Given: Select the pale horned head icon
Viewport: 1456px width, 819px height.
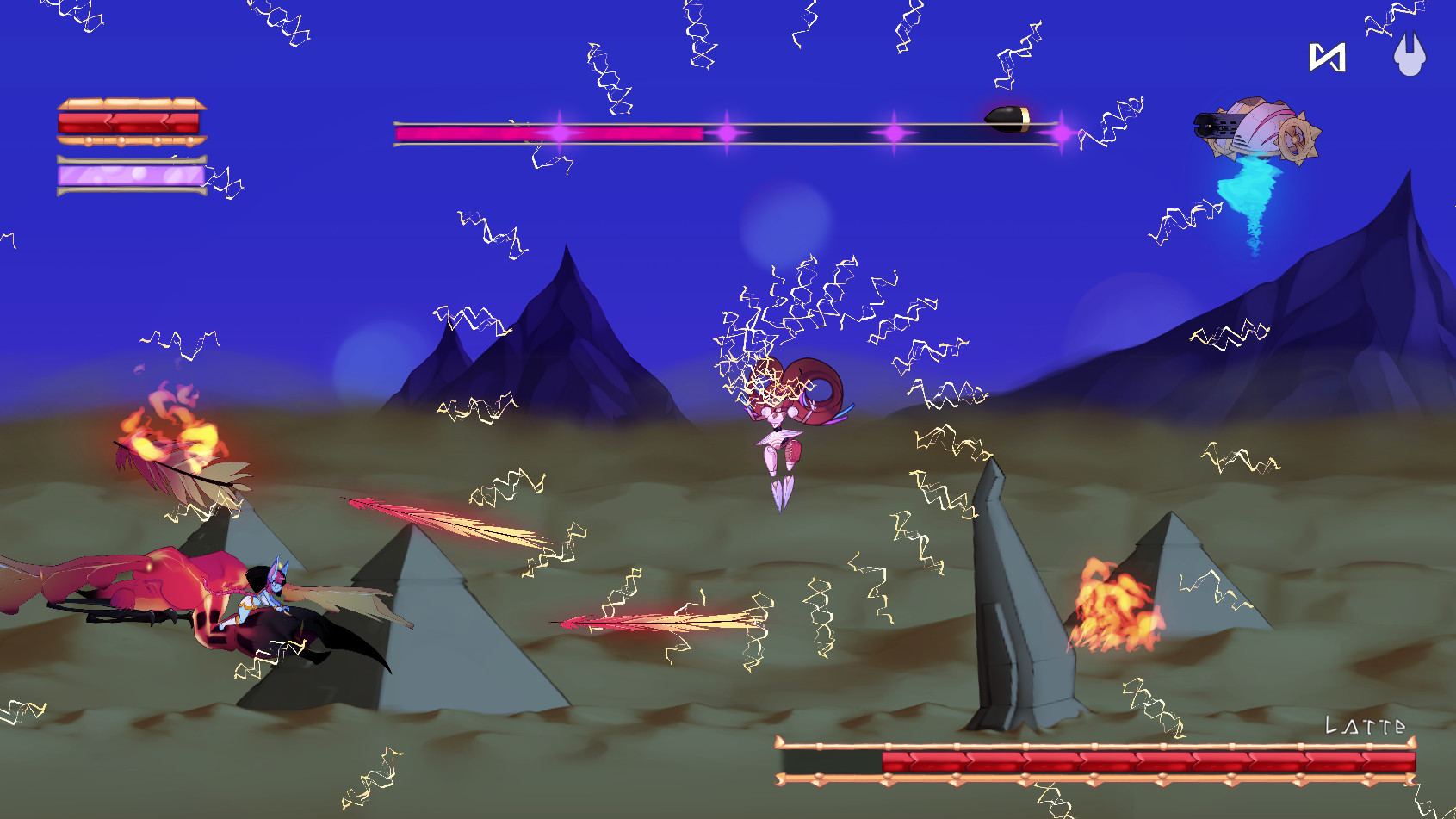Looking at the screenshot, I should coord(1410,55).
